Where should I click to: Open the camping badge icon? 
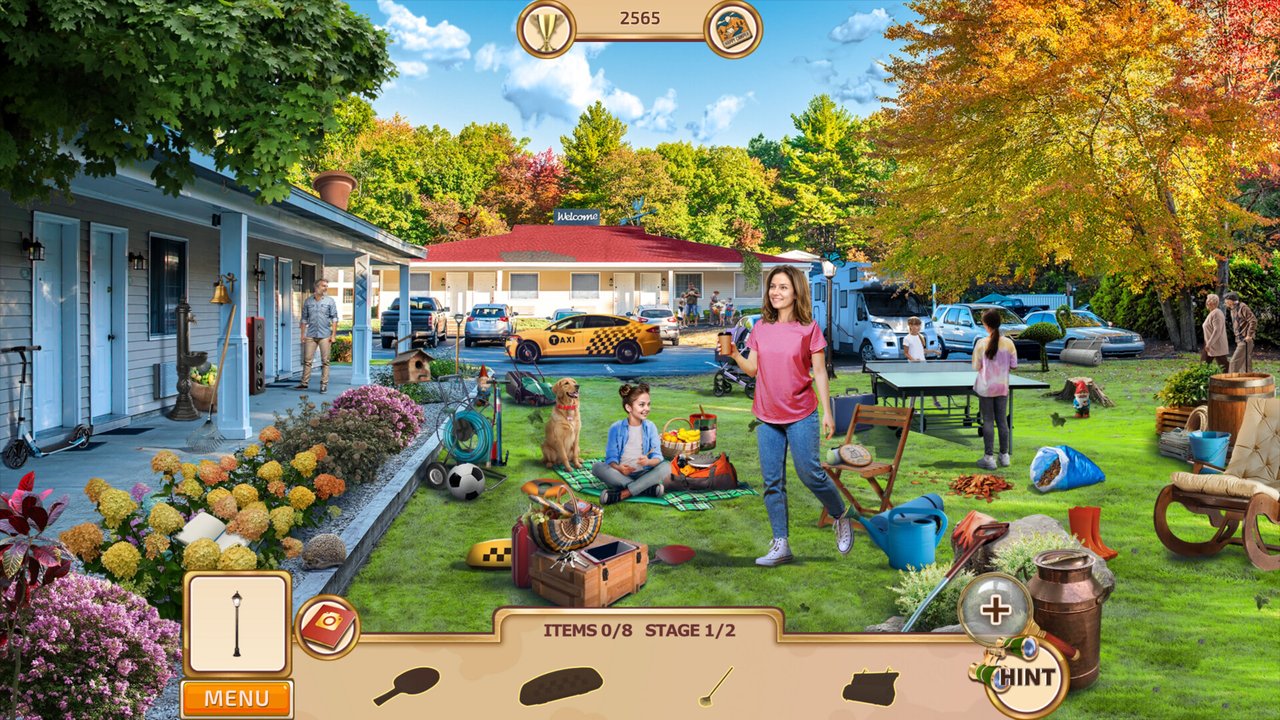tap(733, 29)
